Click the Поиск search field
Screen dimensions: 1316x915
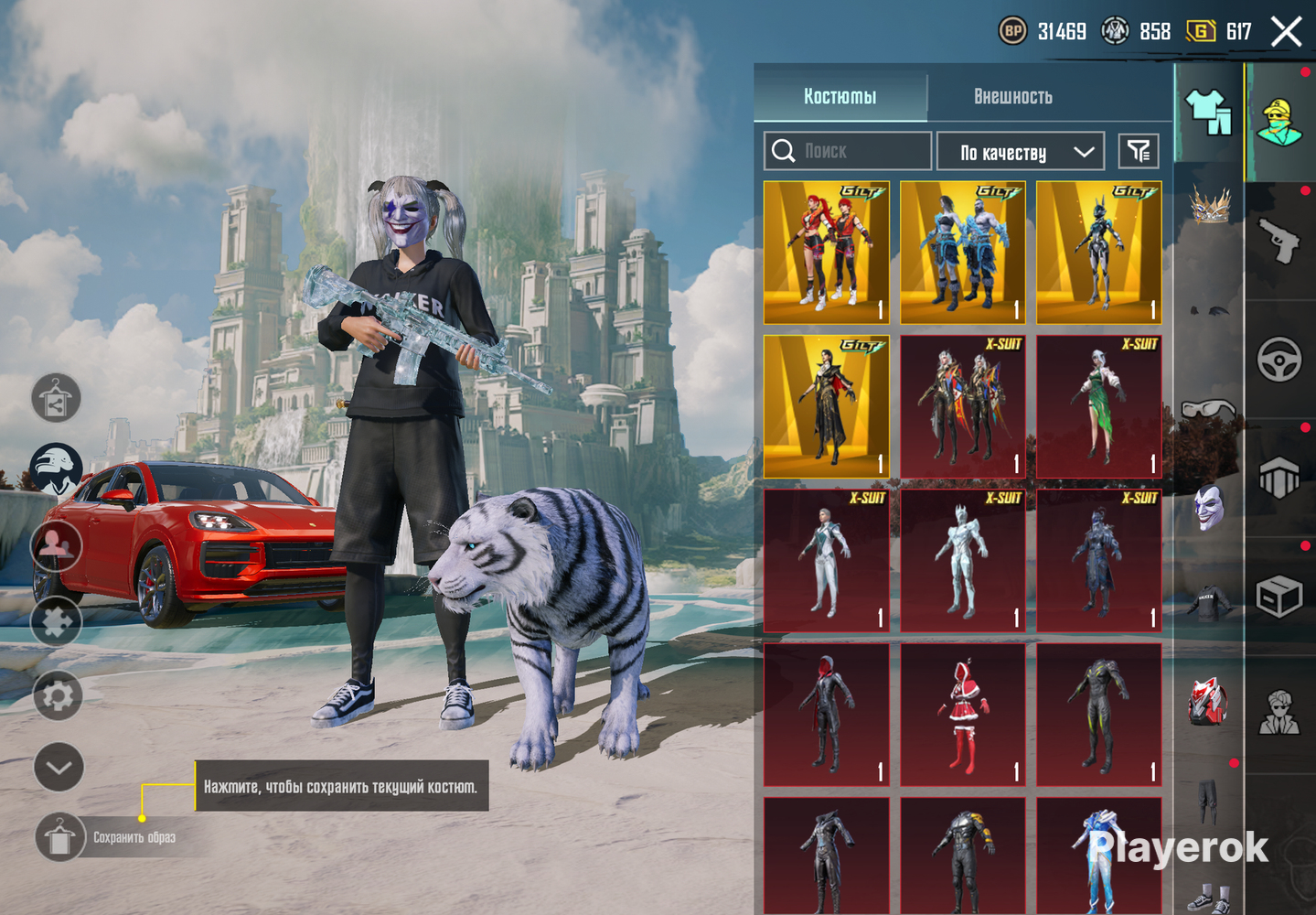848,151
